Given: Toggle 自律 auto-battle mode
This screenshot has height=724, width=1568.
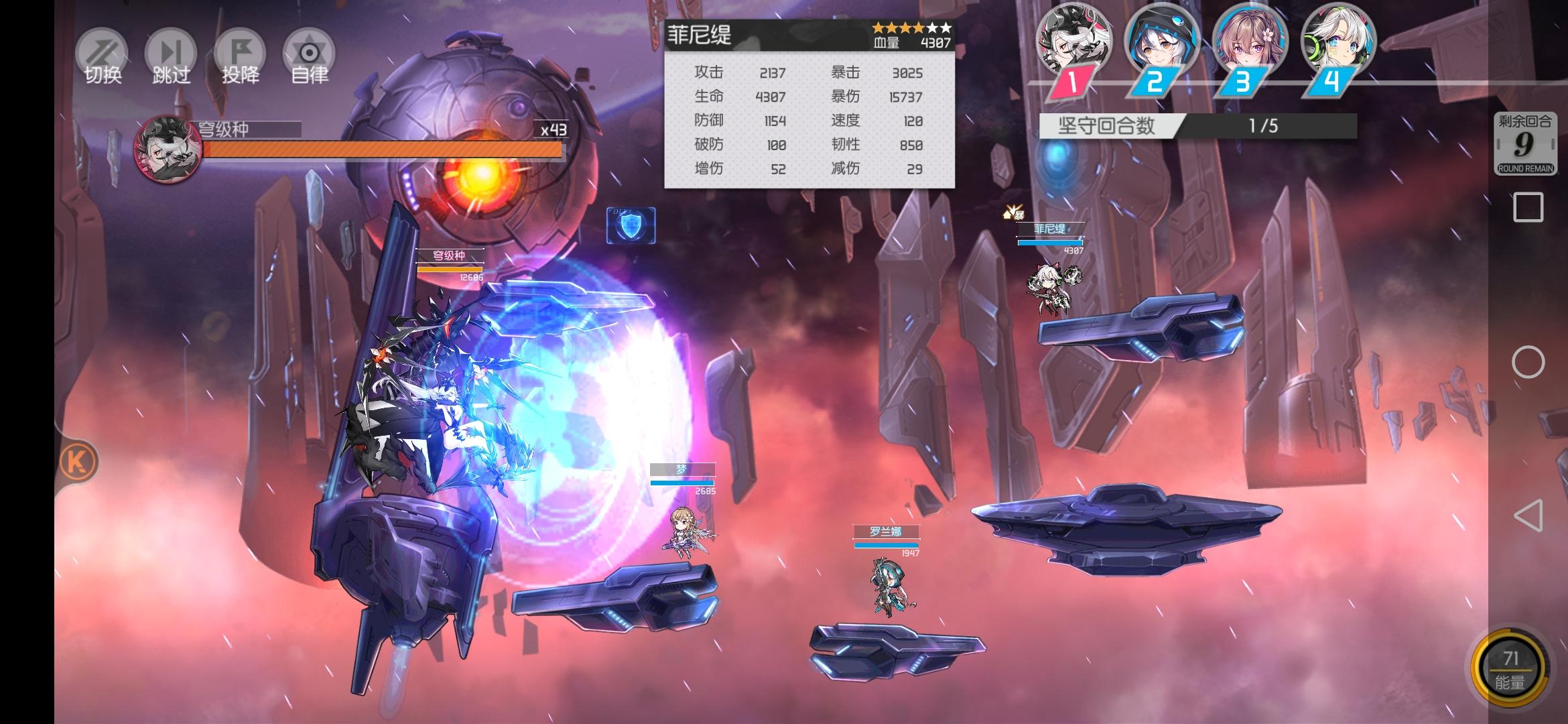Looking at the screenshot, I should tap(309, 56).
